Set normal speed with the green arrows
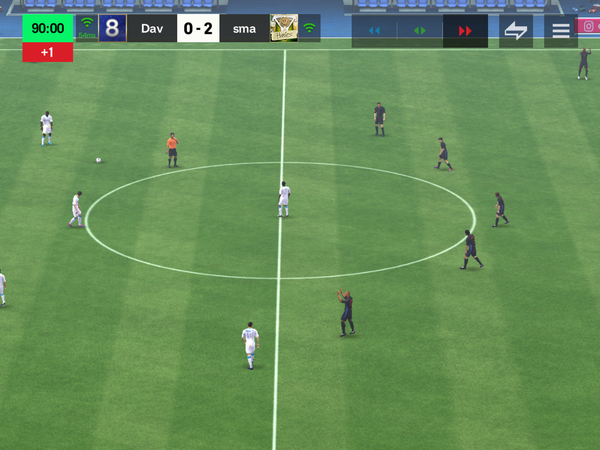 (420, 31)
